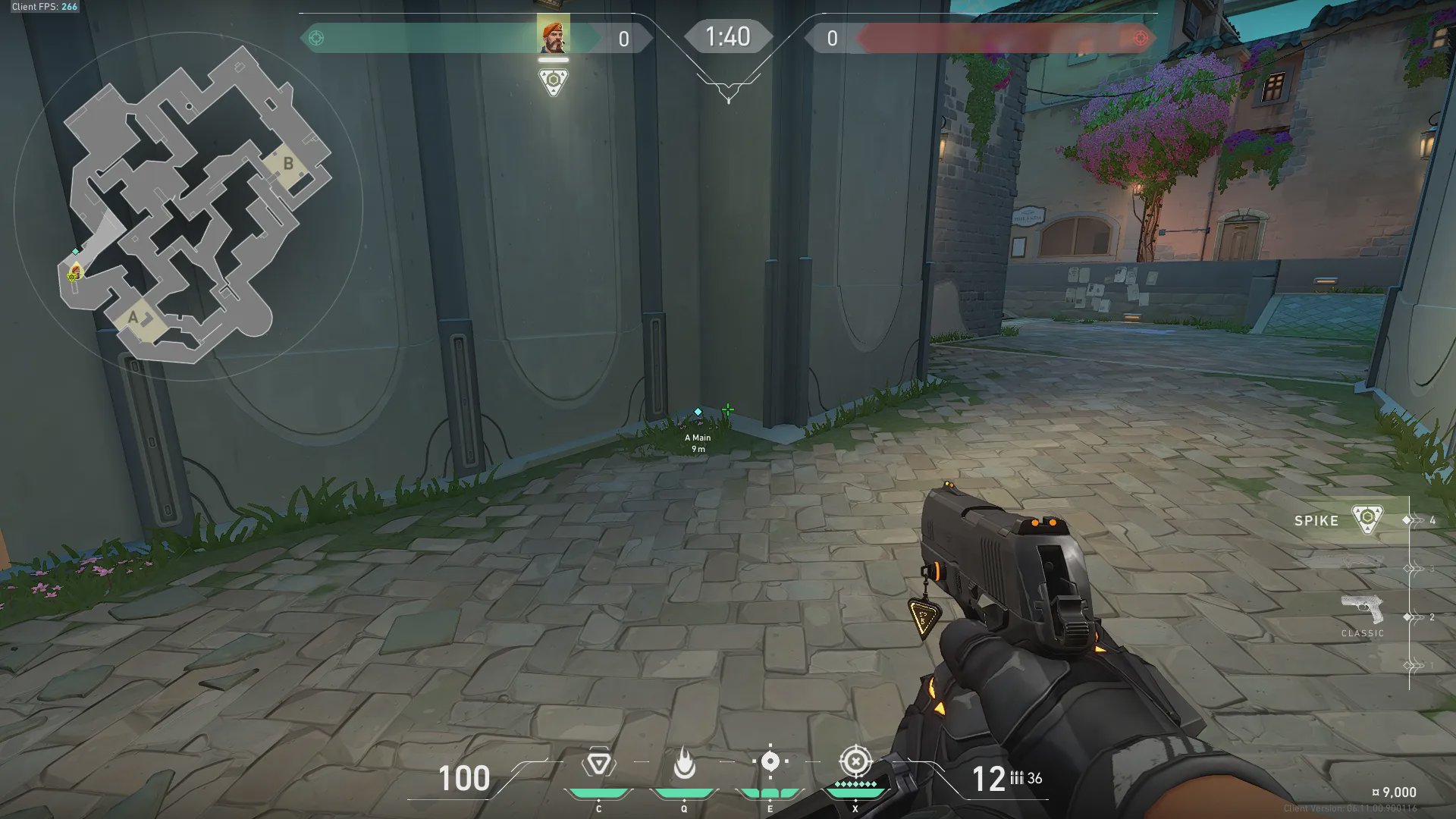Activate the Stim Beacon ability icon
Image resolution: width=1456 pixels, height=819 pixels.
pos(598,764)
